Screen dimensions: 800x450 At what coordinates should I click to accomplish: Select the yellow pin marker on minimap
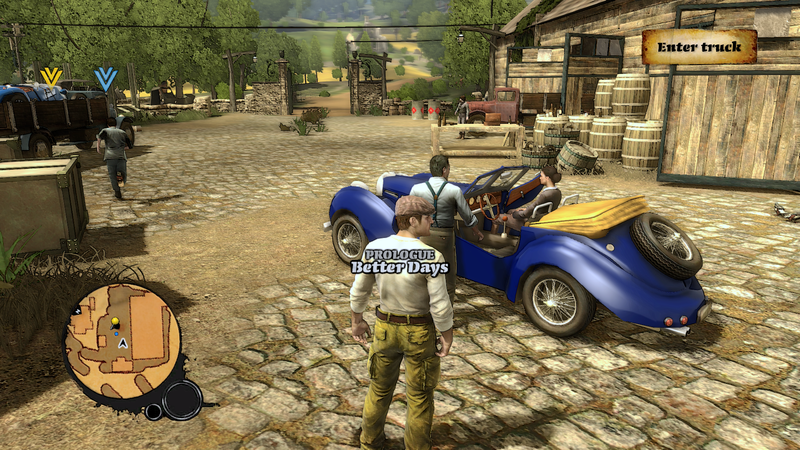pyautogui.click(x=115, y=323)
